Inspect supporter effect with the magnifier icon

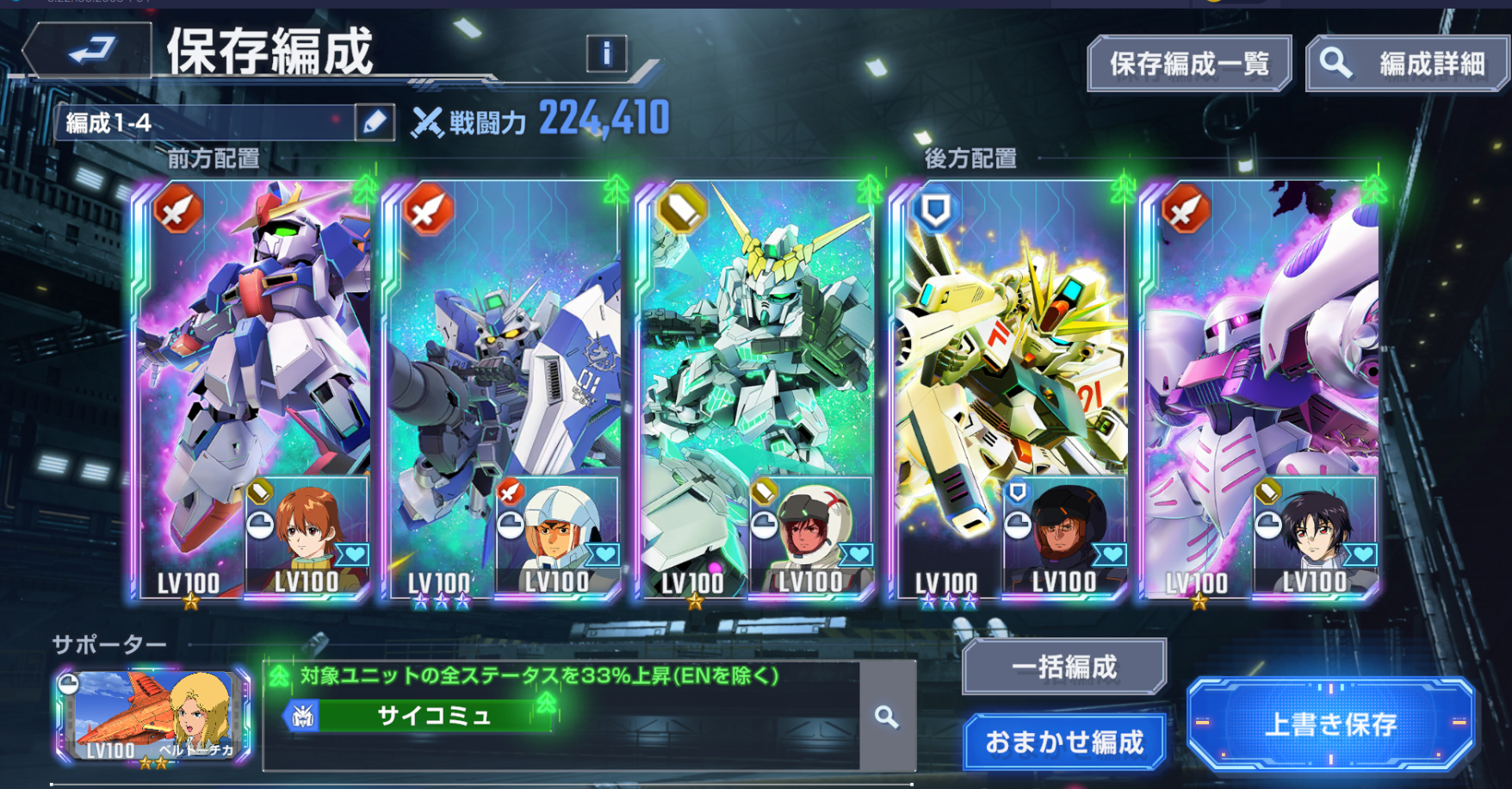point(887,717)
